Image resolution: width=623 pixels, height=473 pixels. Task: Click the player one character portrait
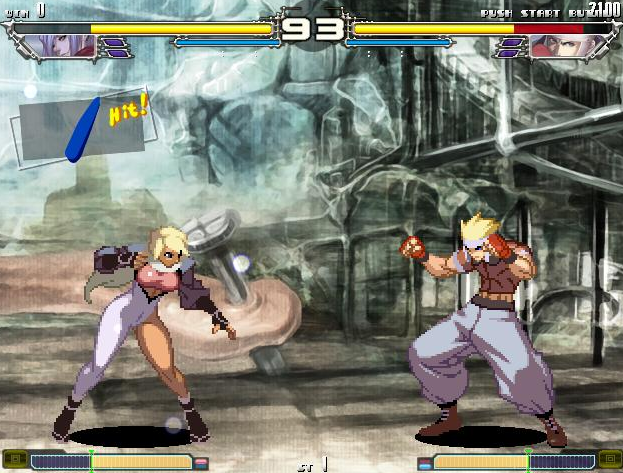pos(63,46)
